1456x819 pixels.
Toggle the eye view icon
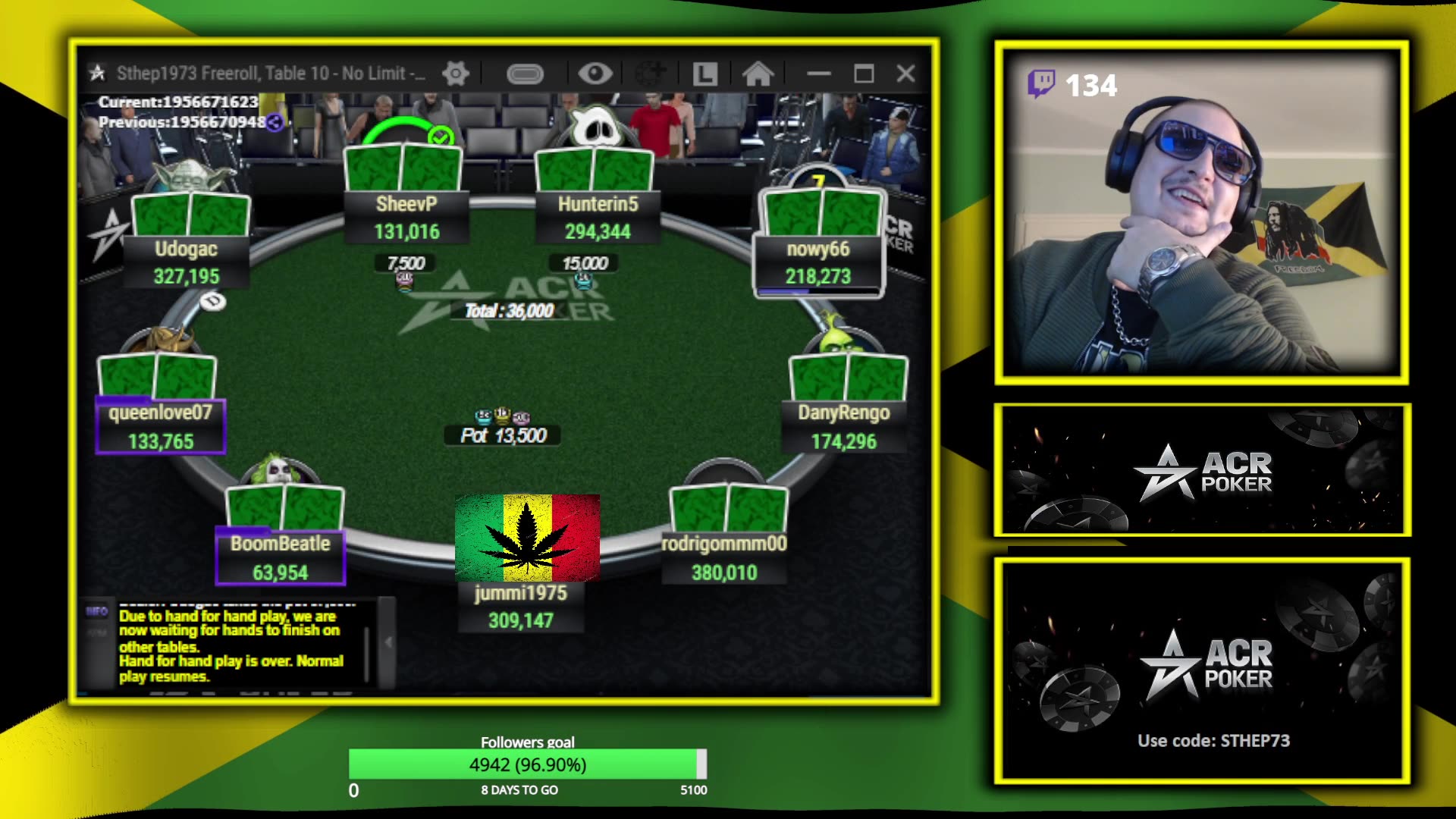pyautogui.click(x=595, y=74)
